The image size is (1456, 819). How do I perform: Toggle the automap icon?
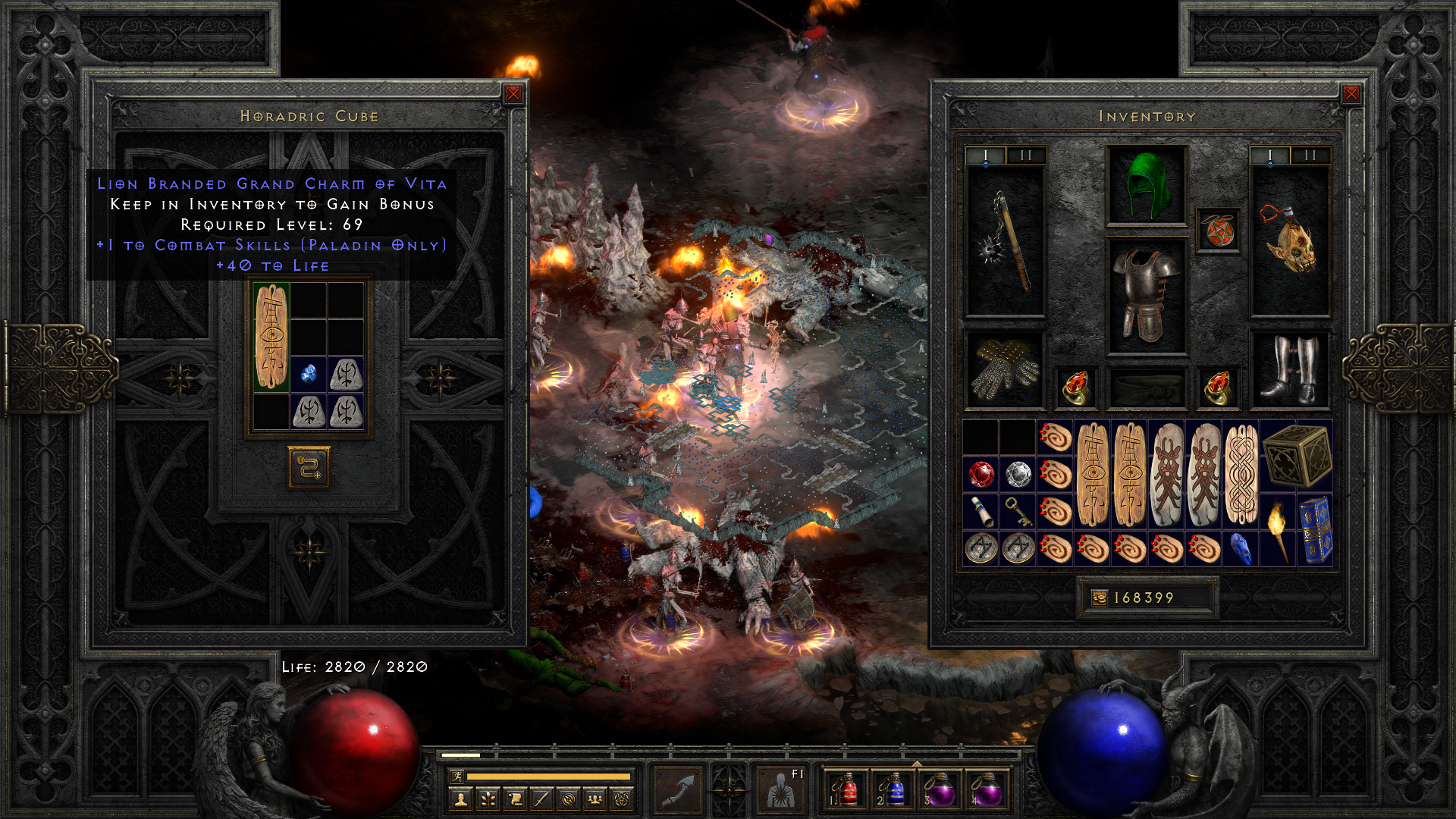568,800
